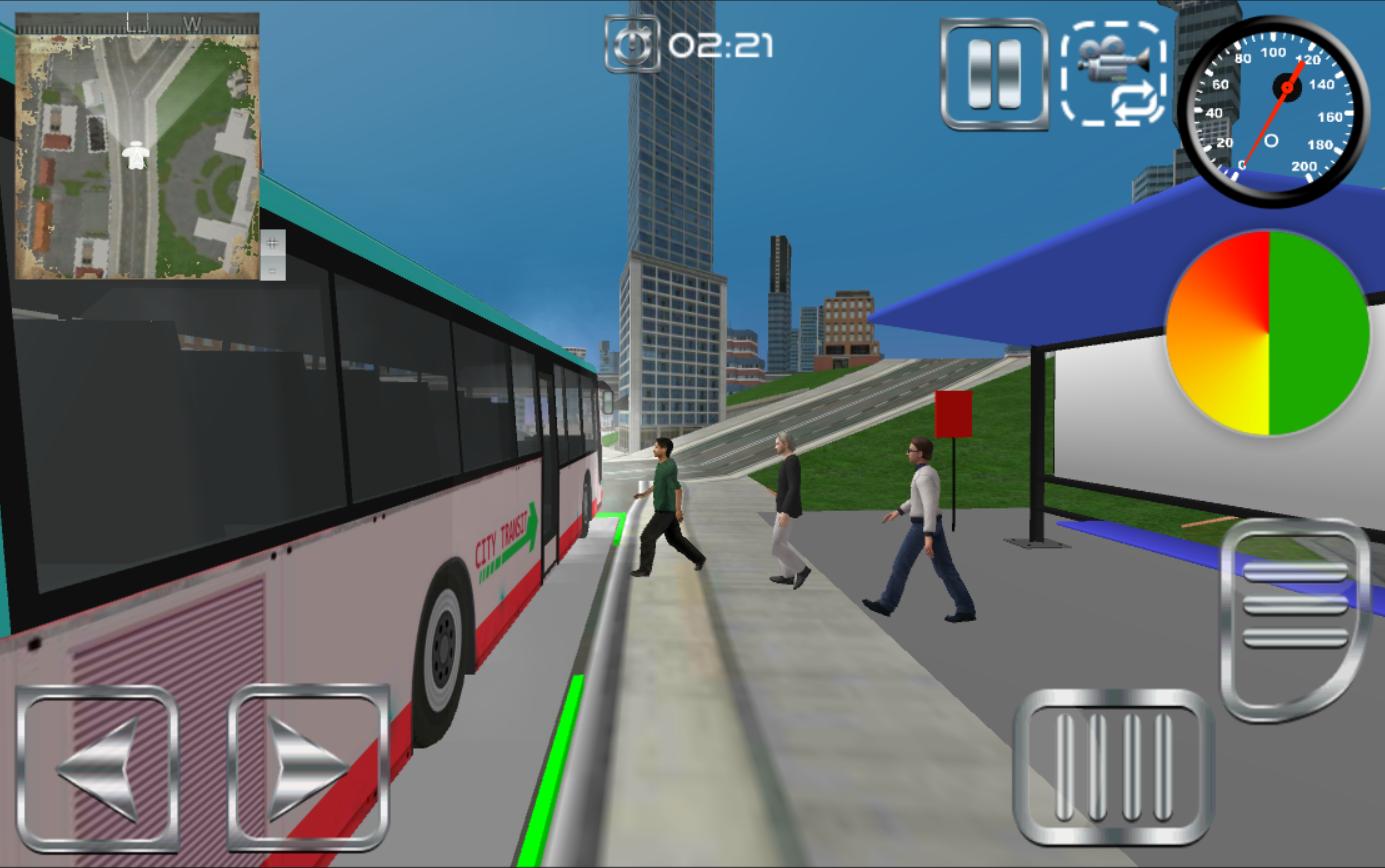Expand the minimap with the plus button

[x=272, y=242]
